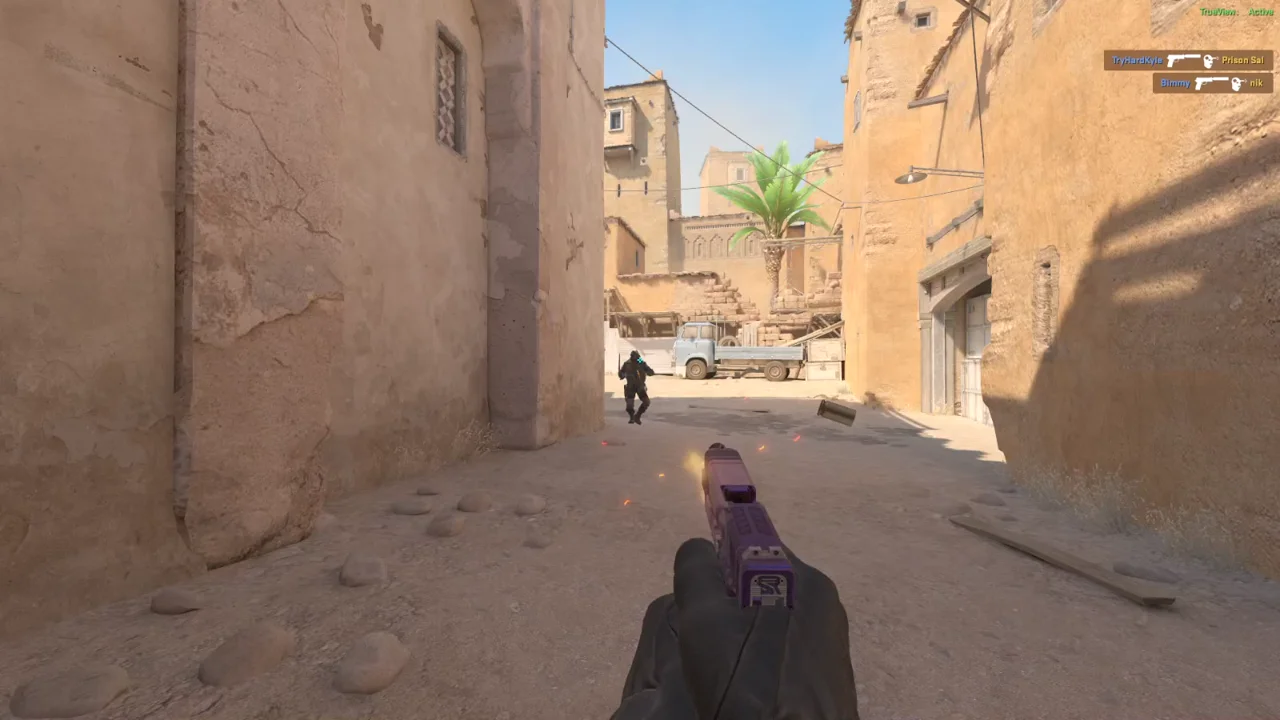Click the TrueView Active indicator
The image size is (1280, 720).
[x=1236, y=12]
